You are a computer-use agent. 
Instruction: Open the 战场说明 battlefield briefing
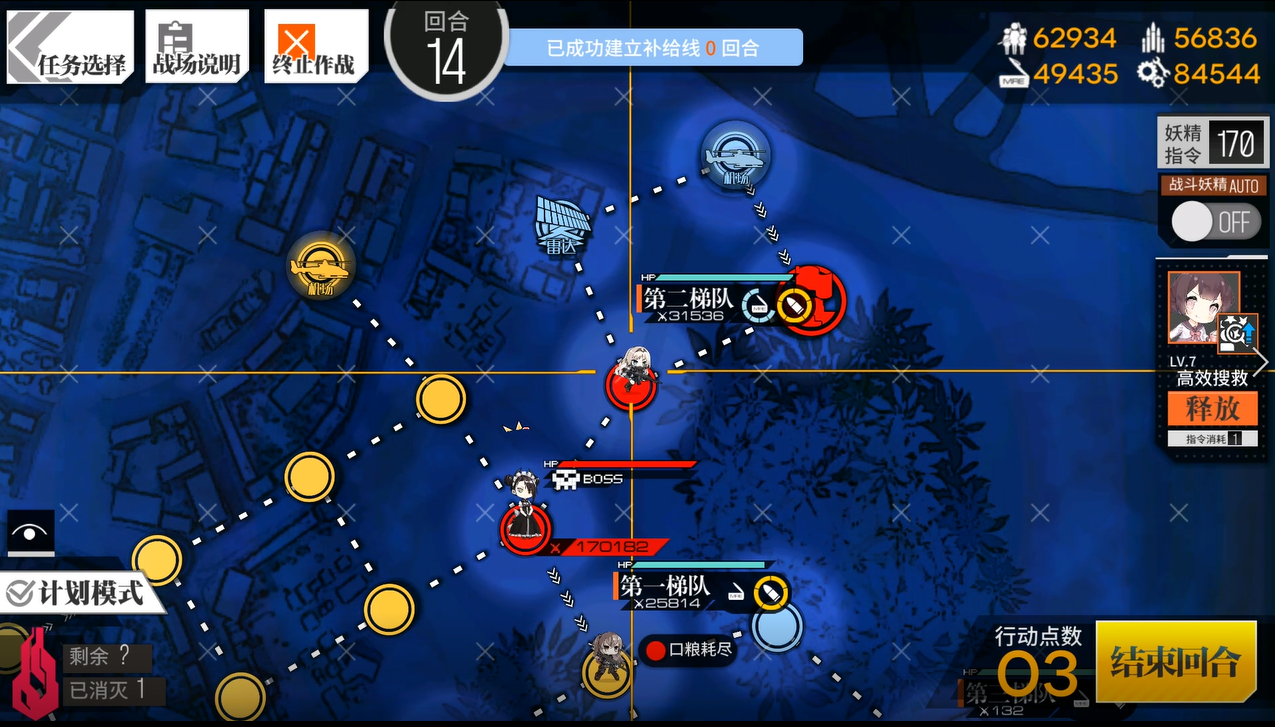click(x=196, y=46)
